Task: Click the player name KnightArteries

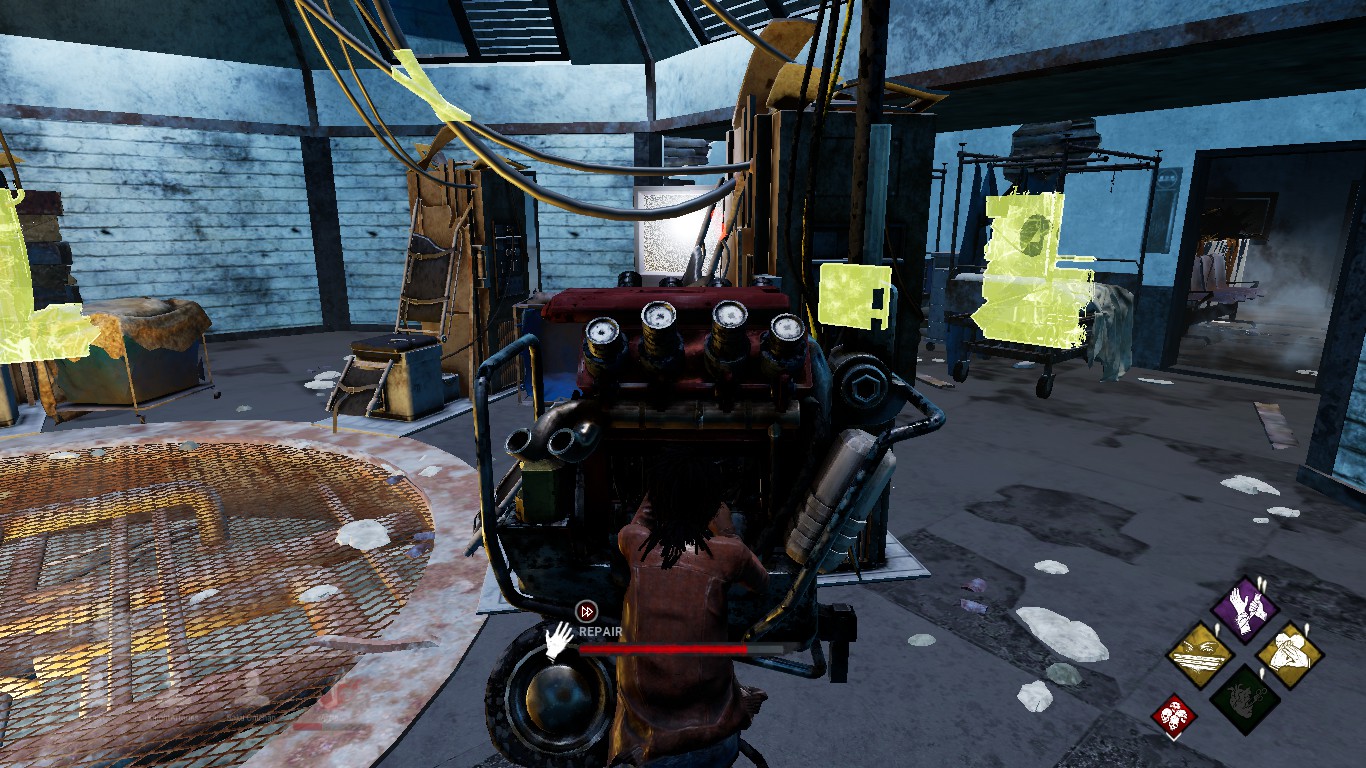Action: pyautogui.click(x=173, y=717)
